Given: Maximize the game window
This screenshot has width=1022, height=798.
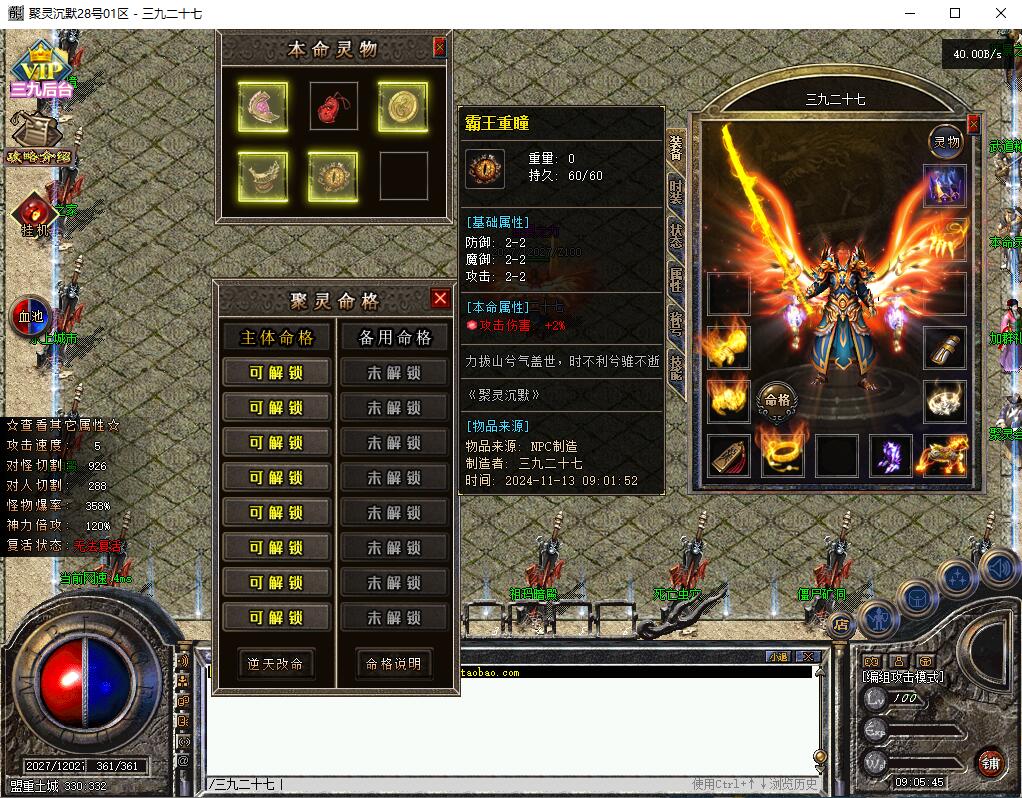Looking at the screenshot, I should click(955, 13).
